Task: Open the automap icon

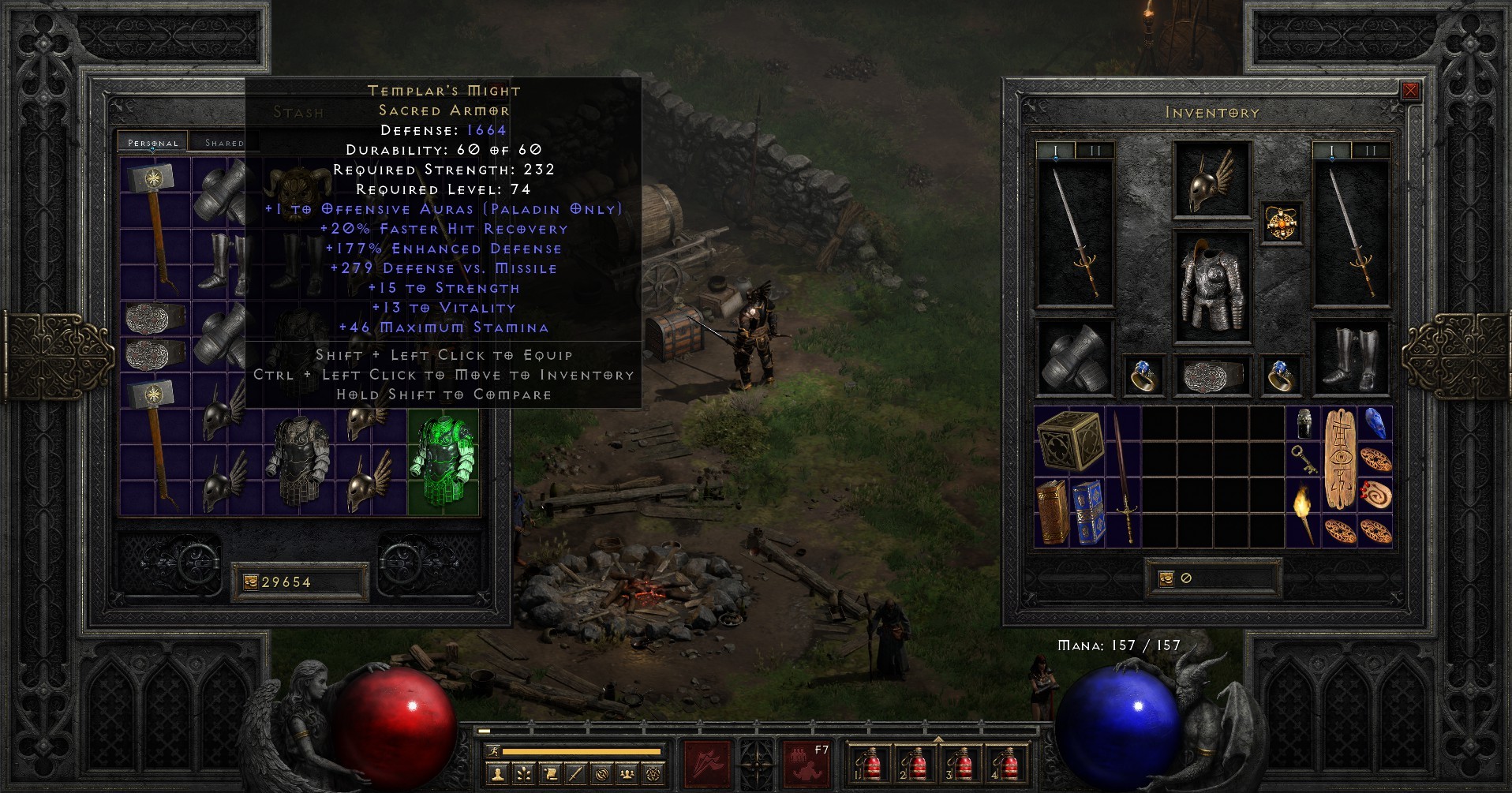Action: pos(601,775)
